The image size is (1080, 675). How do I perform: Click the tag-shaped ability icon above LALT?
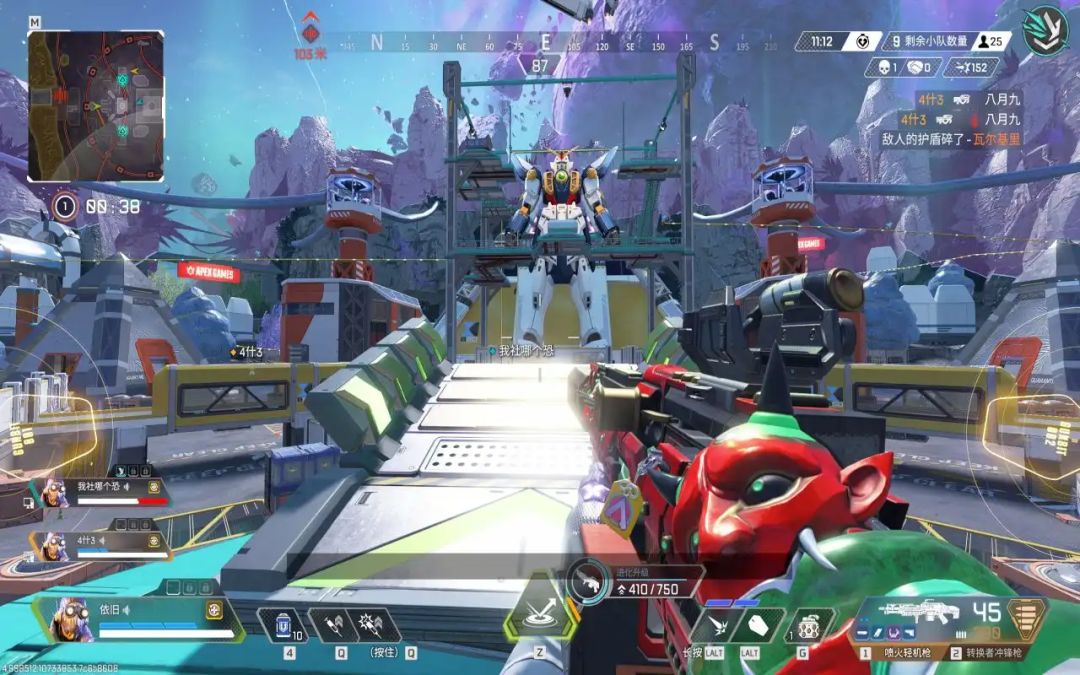(757, 626)
